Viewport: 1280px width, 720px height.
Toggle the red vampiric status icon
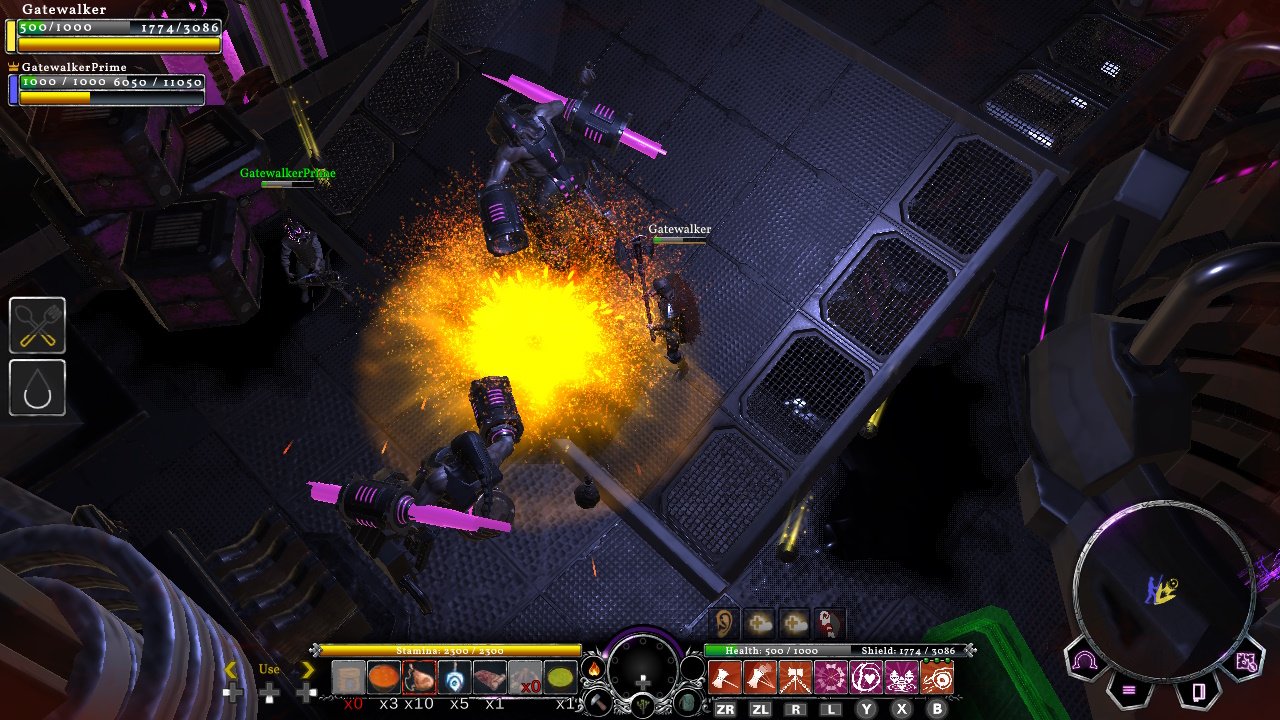[829, 624]
